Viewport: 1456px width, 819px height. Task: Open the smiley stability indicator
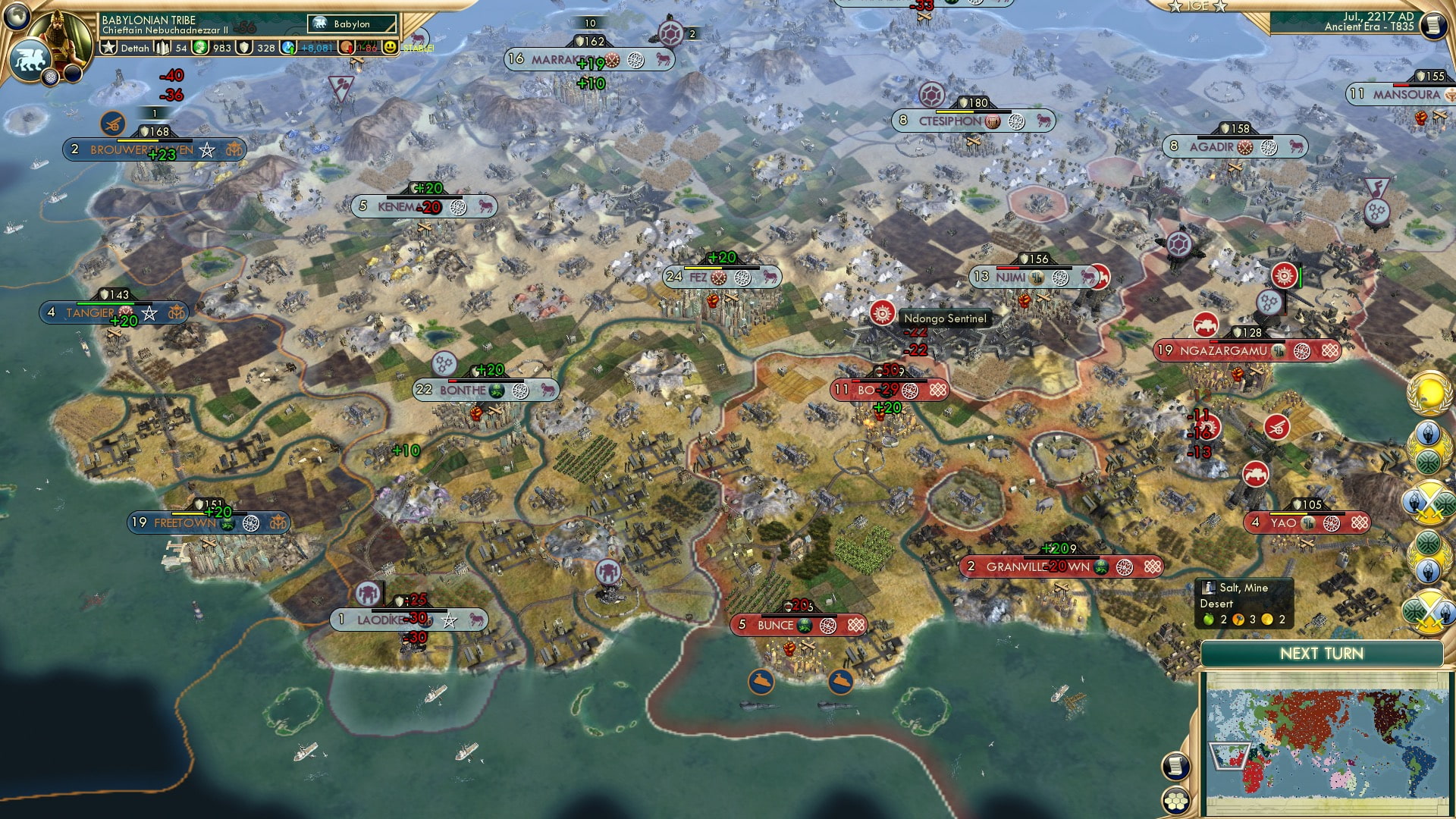(x=391, y=48)
